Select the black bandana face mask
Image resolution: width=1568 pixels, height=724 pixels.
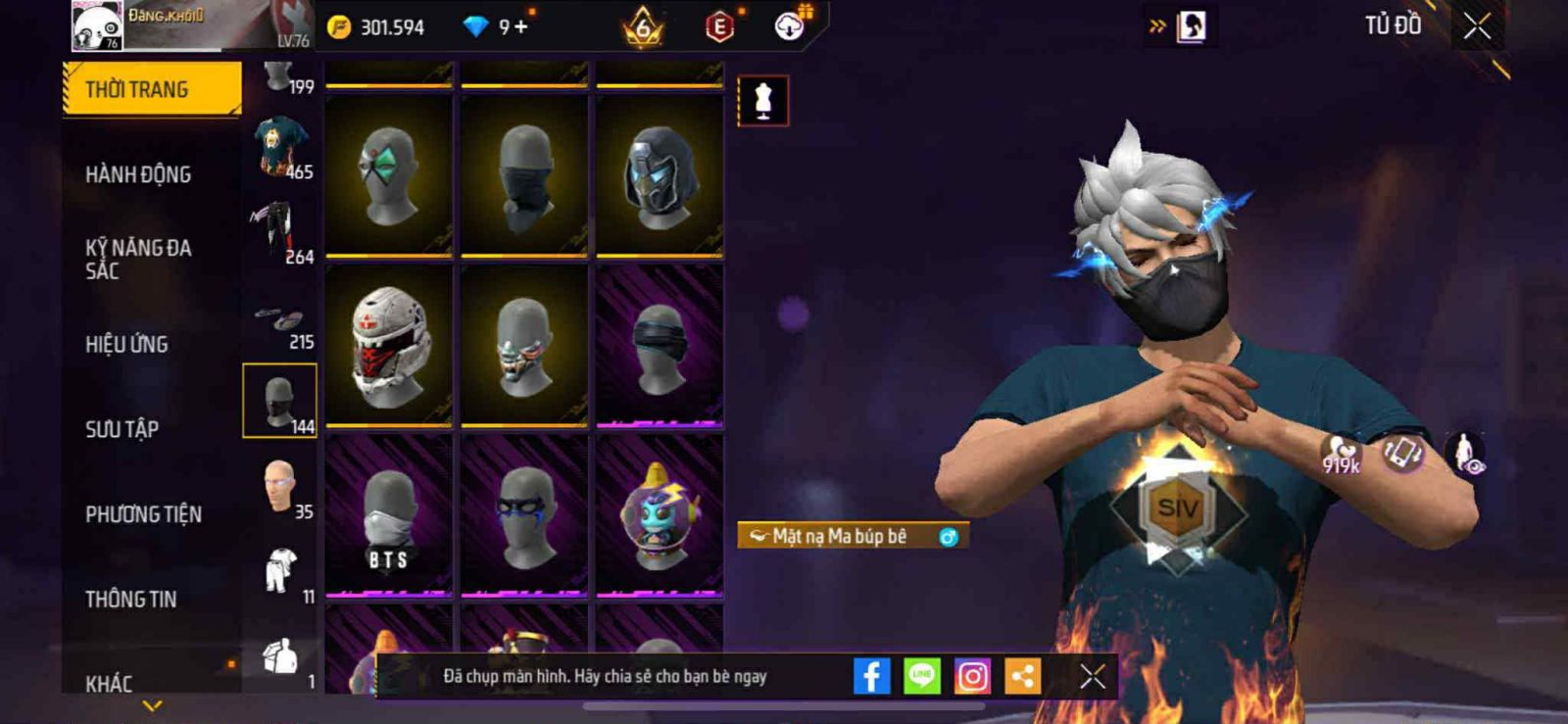[524, 176]
